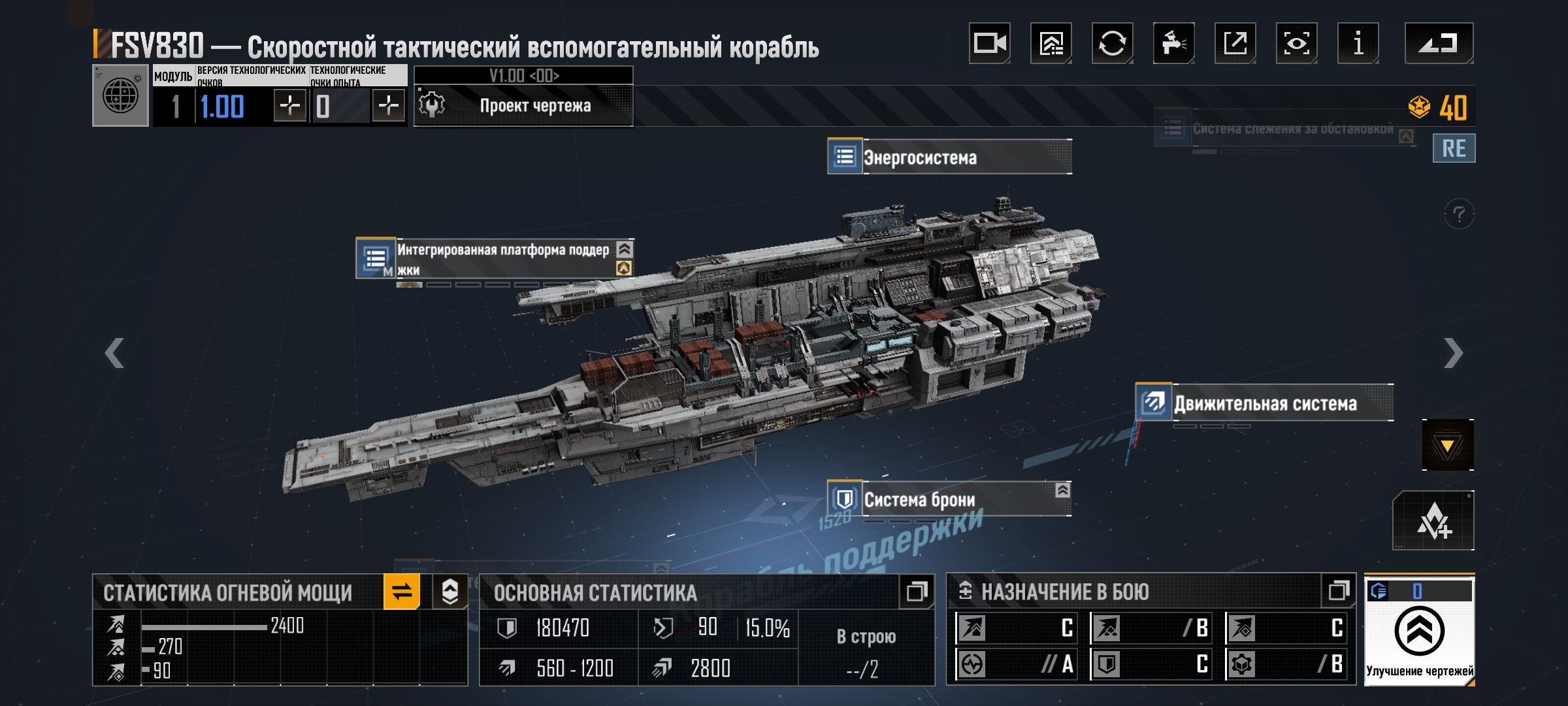Show the previous ship with left arrow
Screen dimensions: 1568x706
114,353
